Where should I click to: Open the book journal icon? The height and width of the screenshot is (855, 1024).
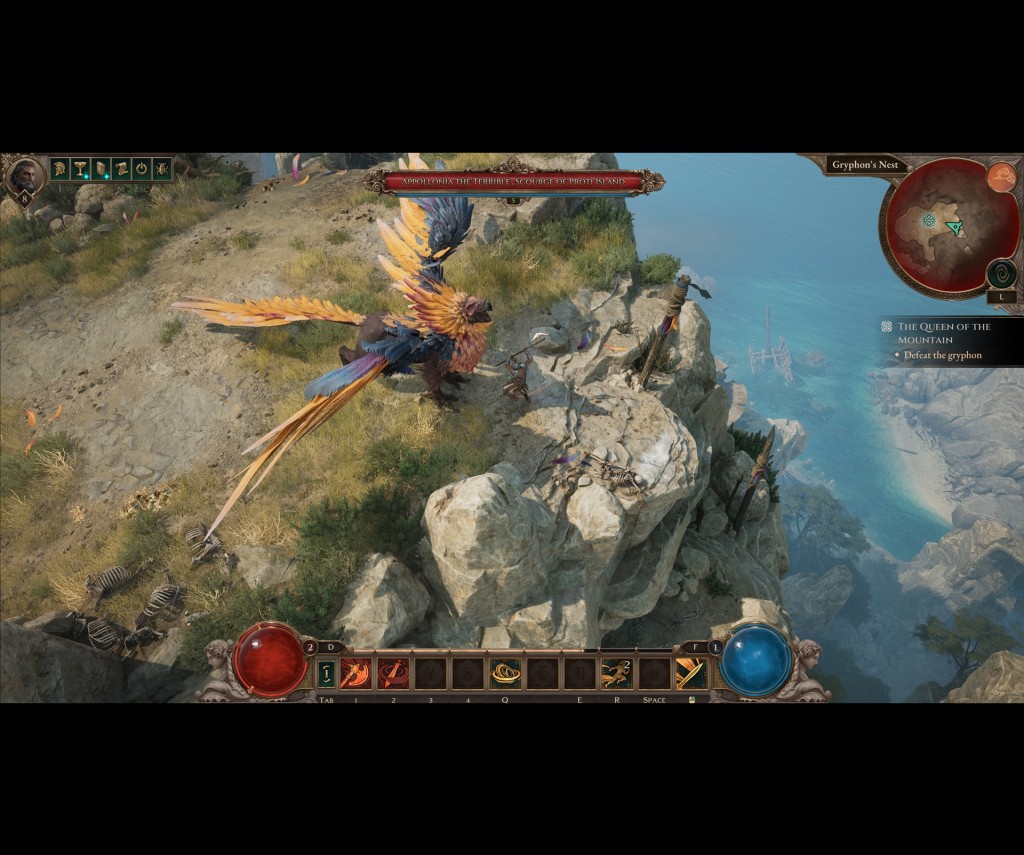point(100,169)
